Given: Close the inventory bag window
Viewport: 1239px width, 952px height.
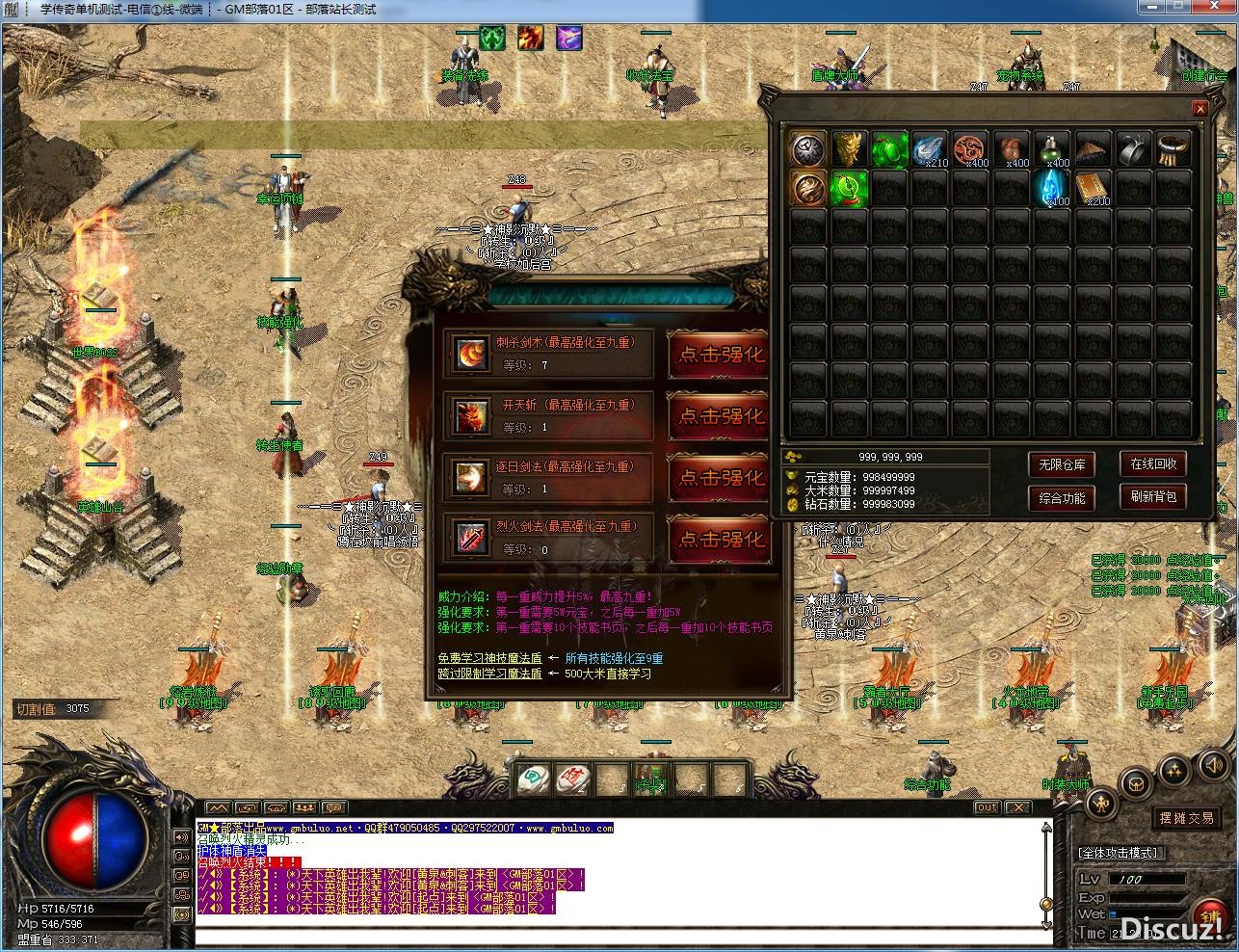Looking at the screenshot, I should pos(1199,109).
